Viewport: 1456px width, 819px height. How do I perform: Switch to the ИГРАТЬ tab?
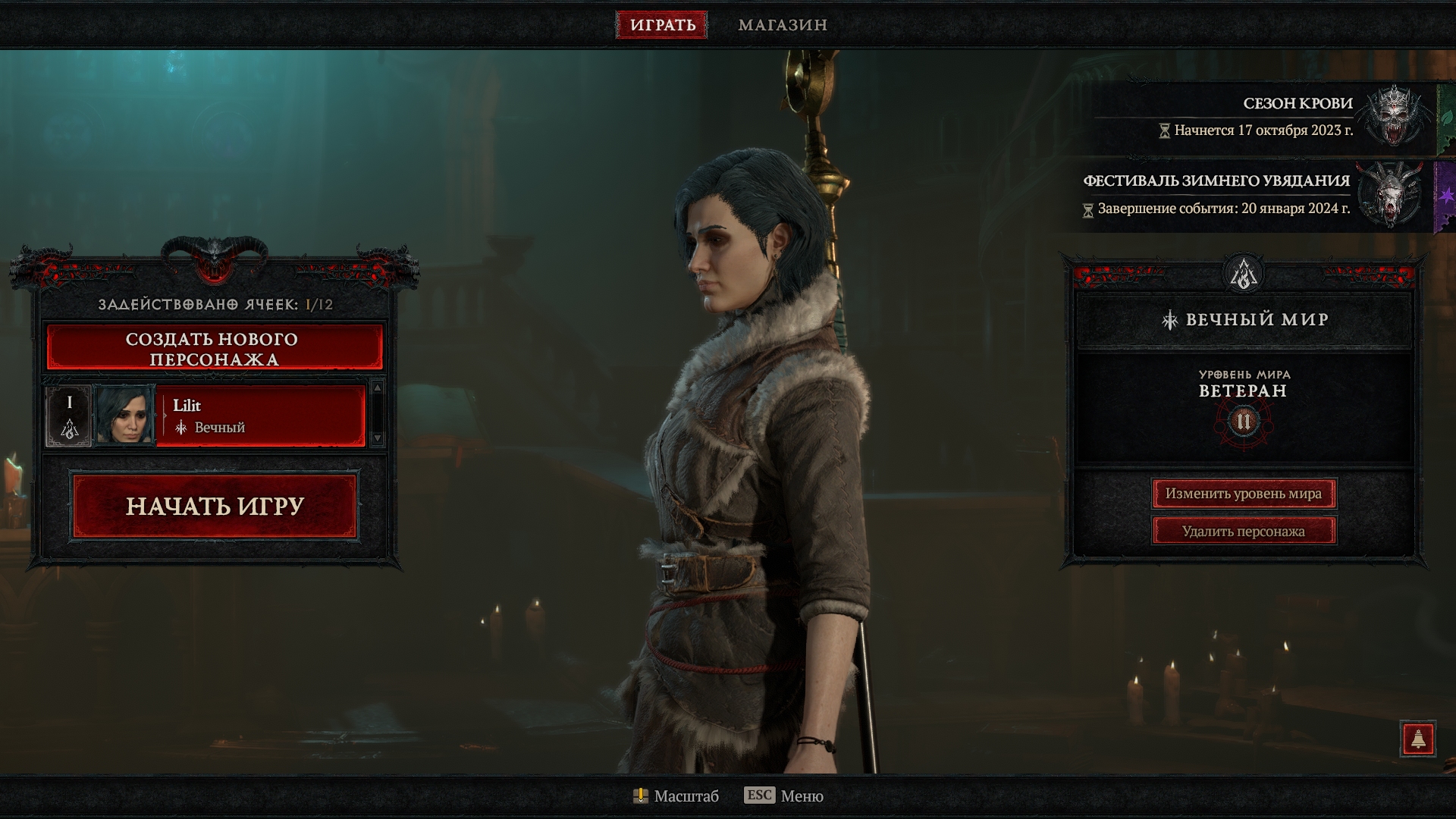point(662,25)
